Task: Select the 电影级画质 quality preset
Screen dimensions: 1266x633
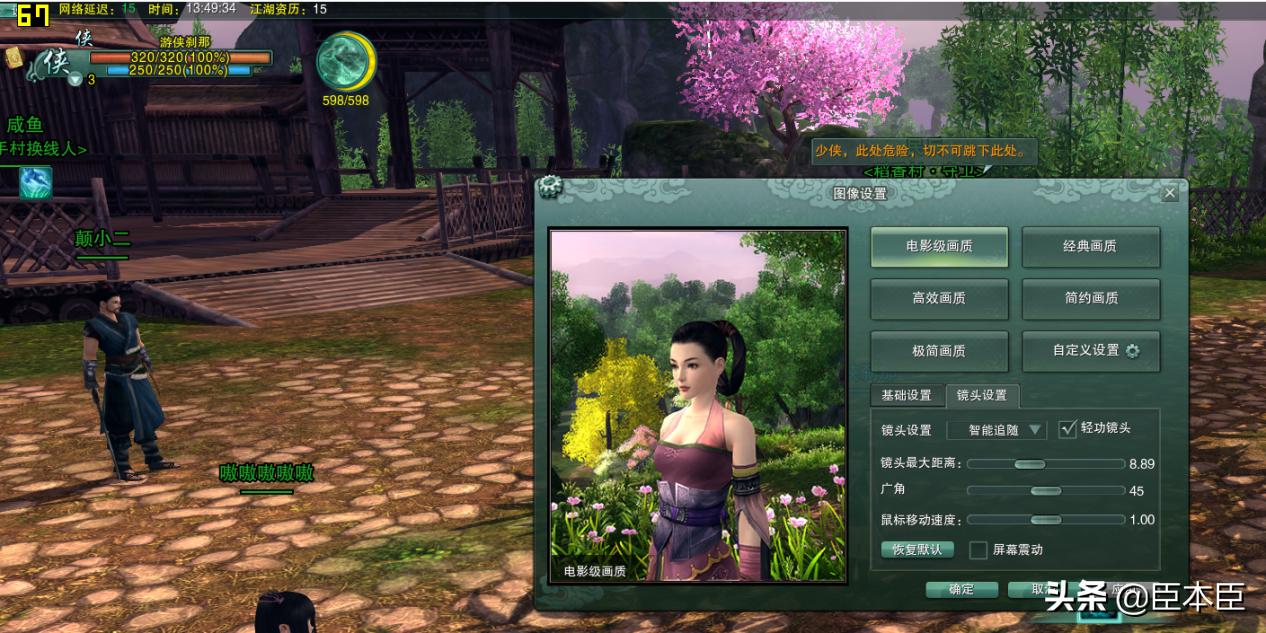Action: pyautogui.click(x=939, y=246)
